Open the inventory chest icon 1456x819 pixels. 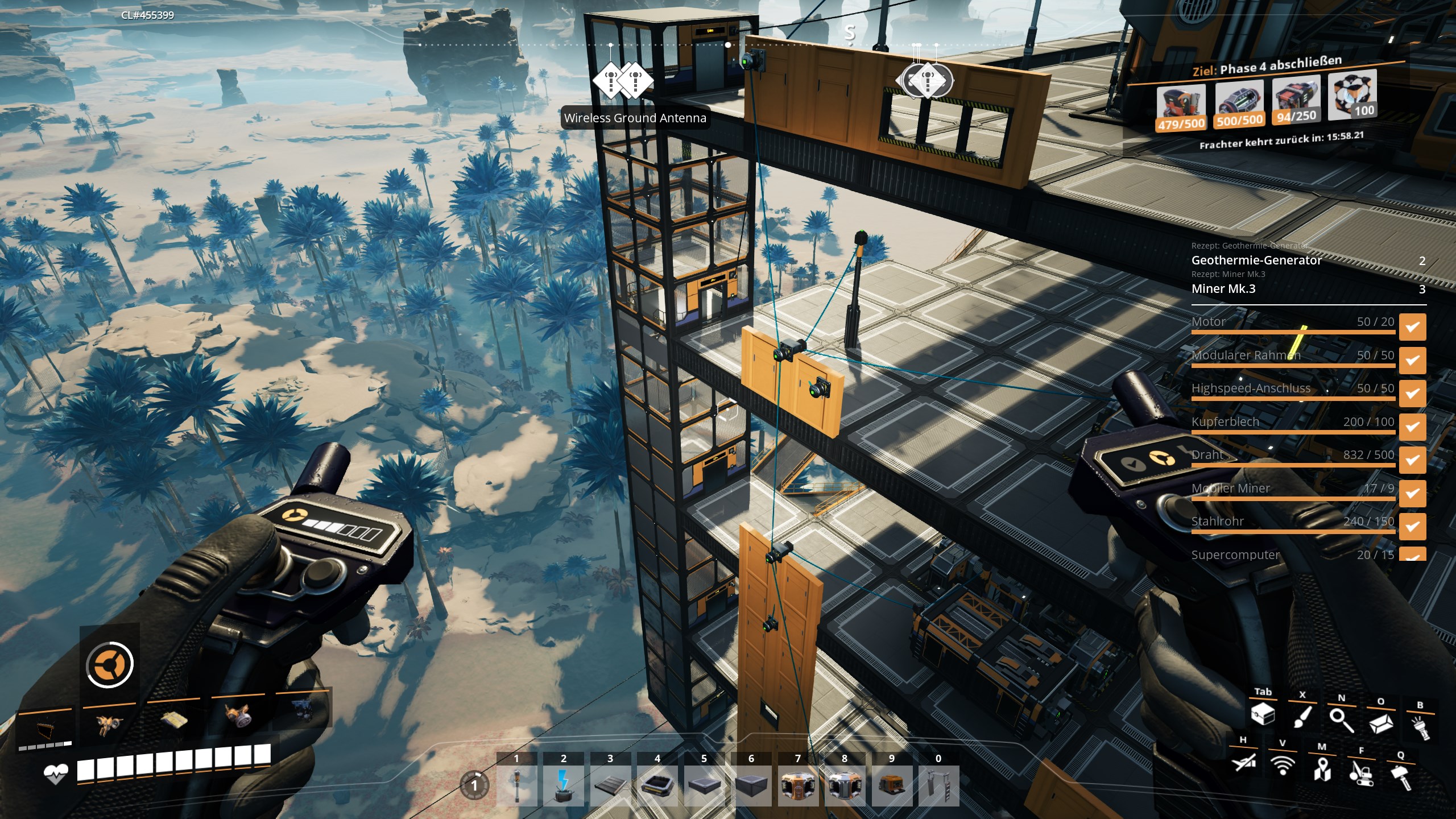point(1263,715)
